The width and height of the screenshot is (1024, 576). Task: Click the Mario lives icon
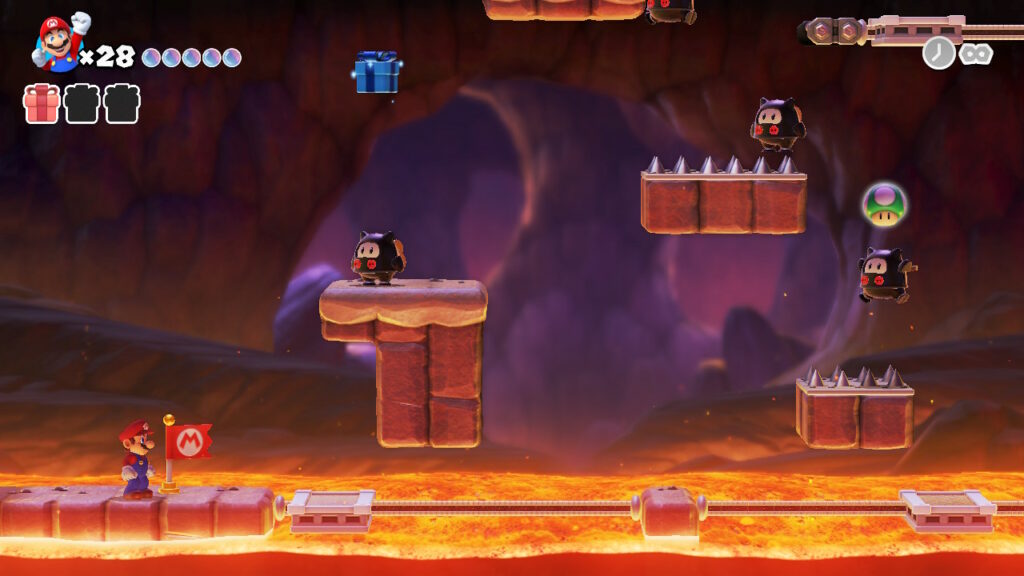pos(59,43)
